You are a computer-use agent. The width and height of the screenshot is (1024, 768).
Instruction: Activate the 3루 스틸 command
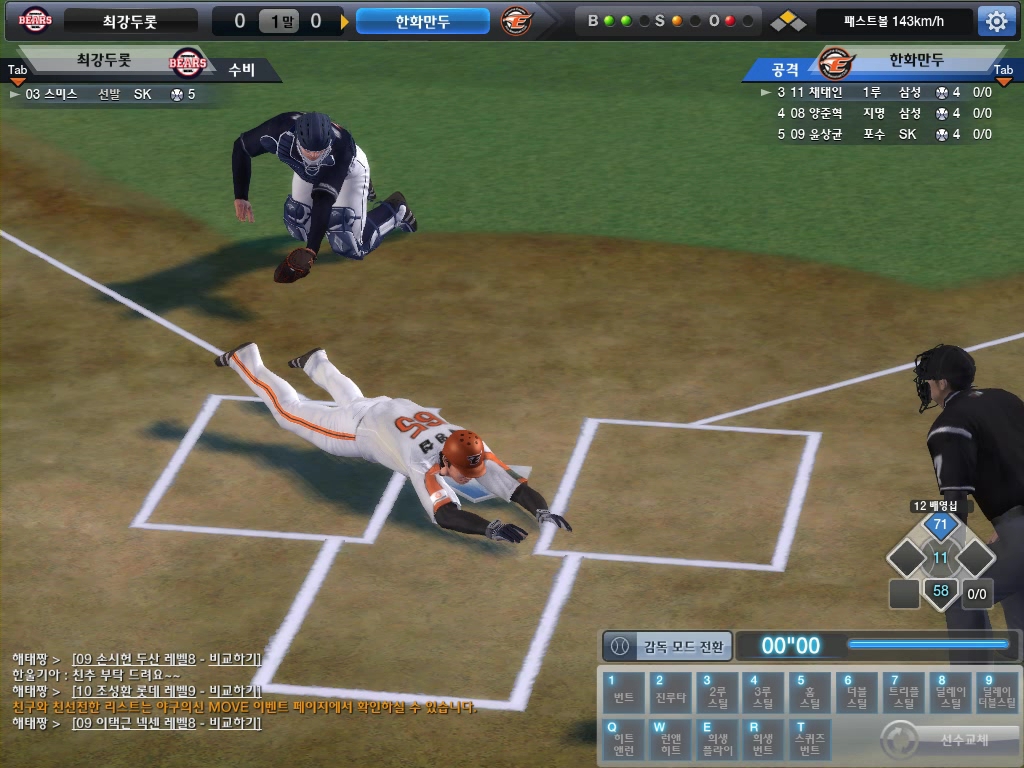pos(764,692)
